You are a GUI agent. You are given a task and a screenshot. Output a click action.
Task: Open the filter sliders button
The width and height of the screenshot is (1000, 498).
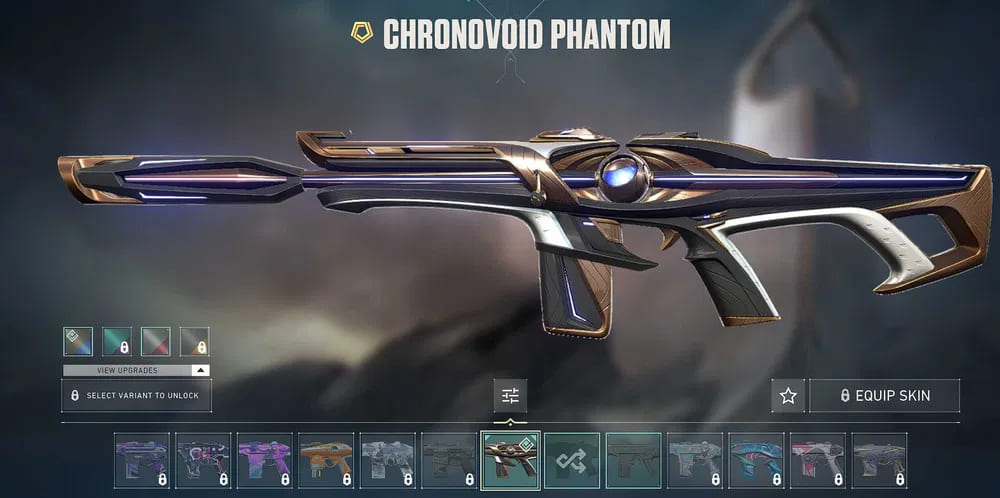(x=510, y=396)
